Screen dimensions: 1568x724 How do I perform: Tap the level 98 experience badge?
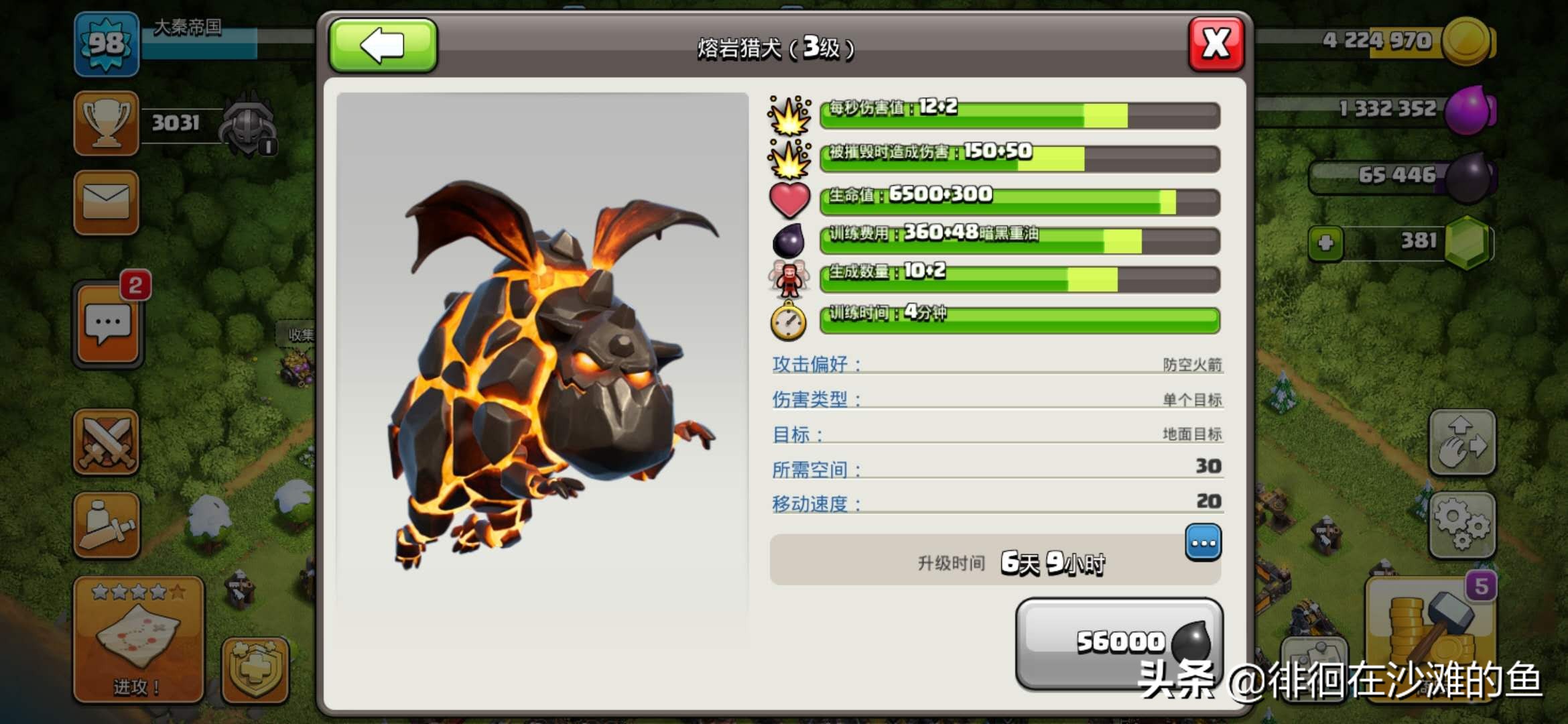(107, 44)
